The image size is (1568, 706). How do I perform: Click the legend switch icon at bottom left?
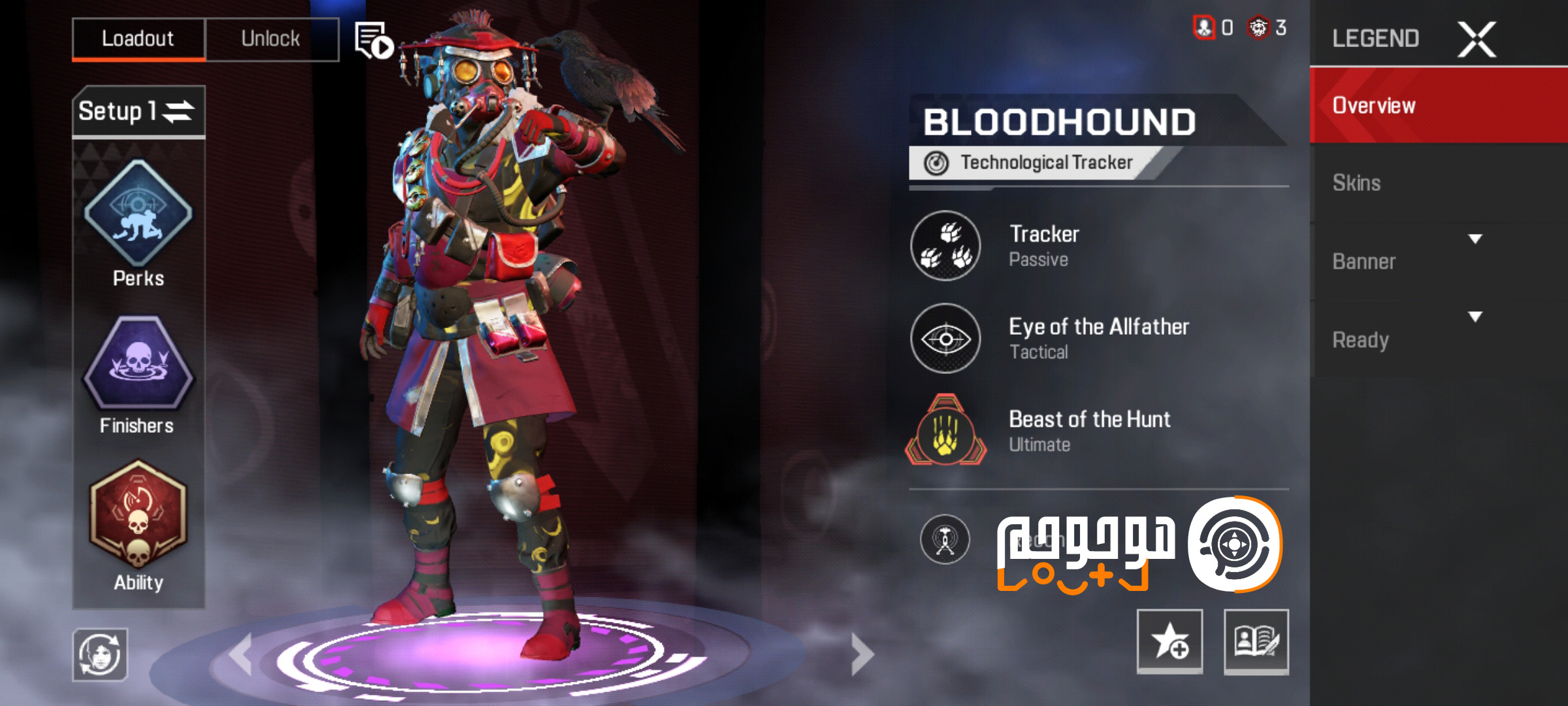click(99, 654)
